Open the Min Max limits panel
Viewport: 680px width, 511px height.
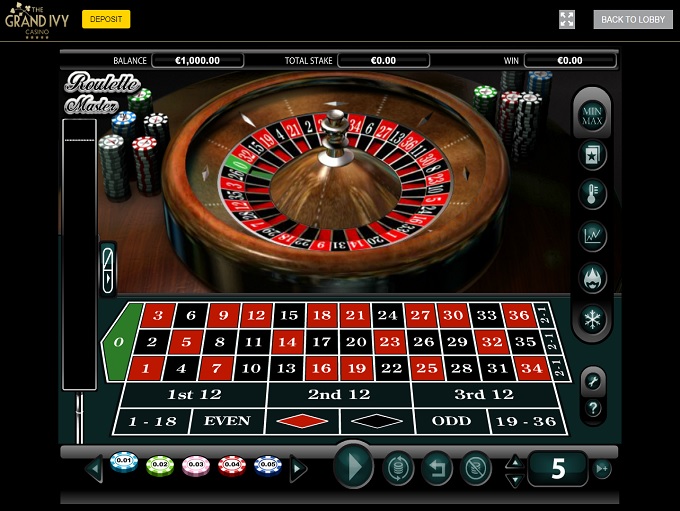[x=593, y=115]
